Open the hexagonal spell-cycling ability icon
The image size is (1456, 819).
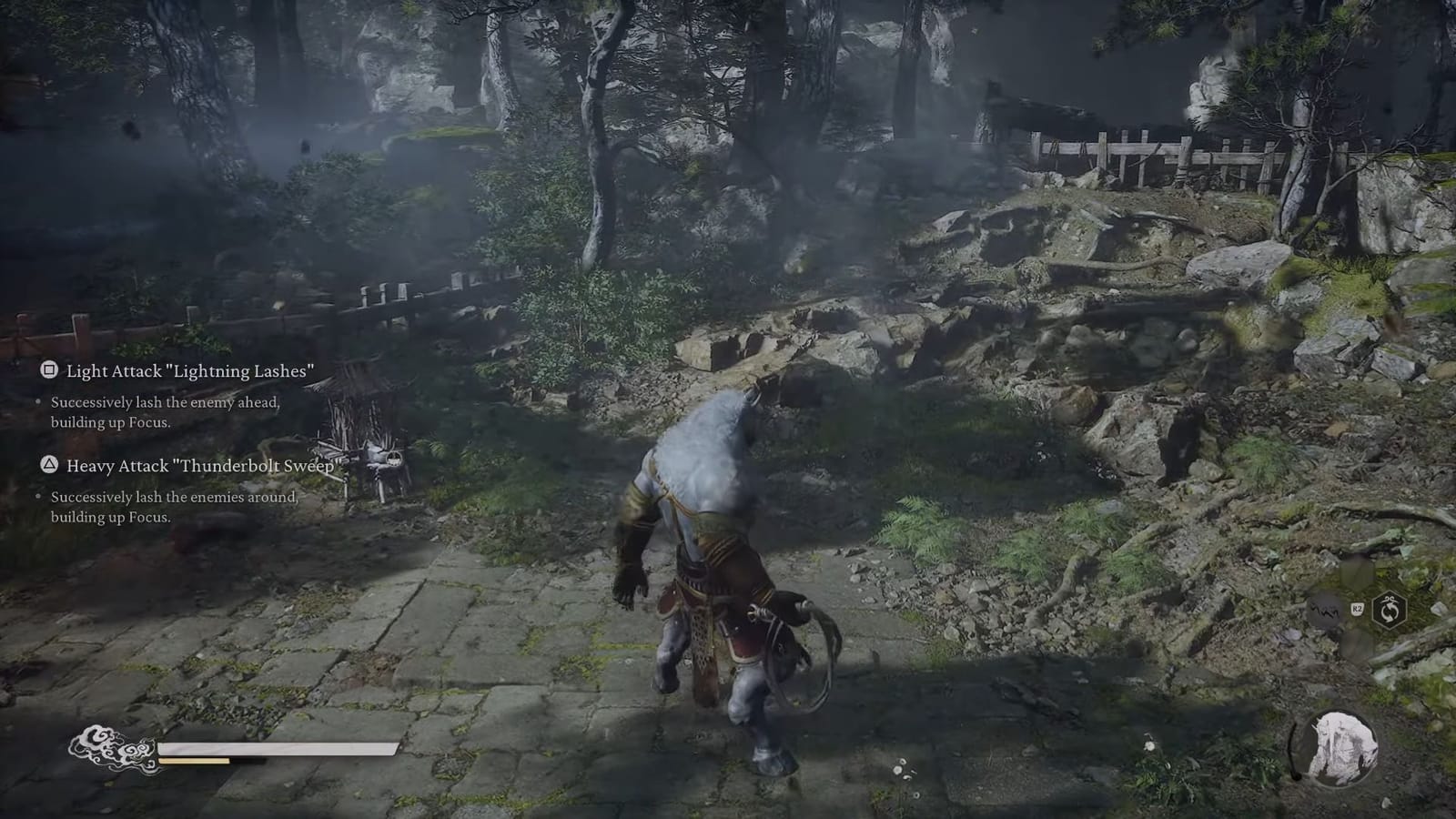[1390, 611]
